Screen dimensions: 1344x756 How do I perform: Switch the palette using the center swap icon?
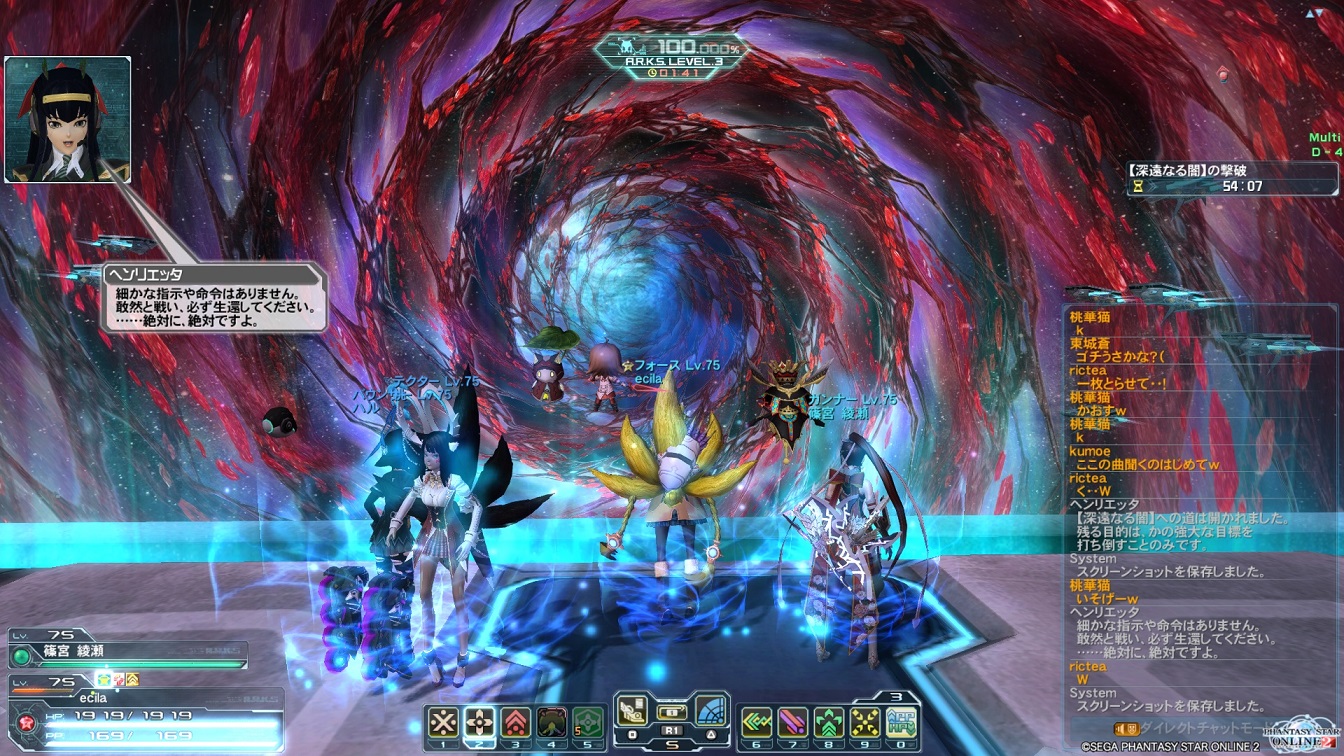(x=671, y=712)
